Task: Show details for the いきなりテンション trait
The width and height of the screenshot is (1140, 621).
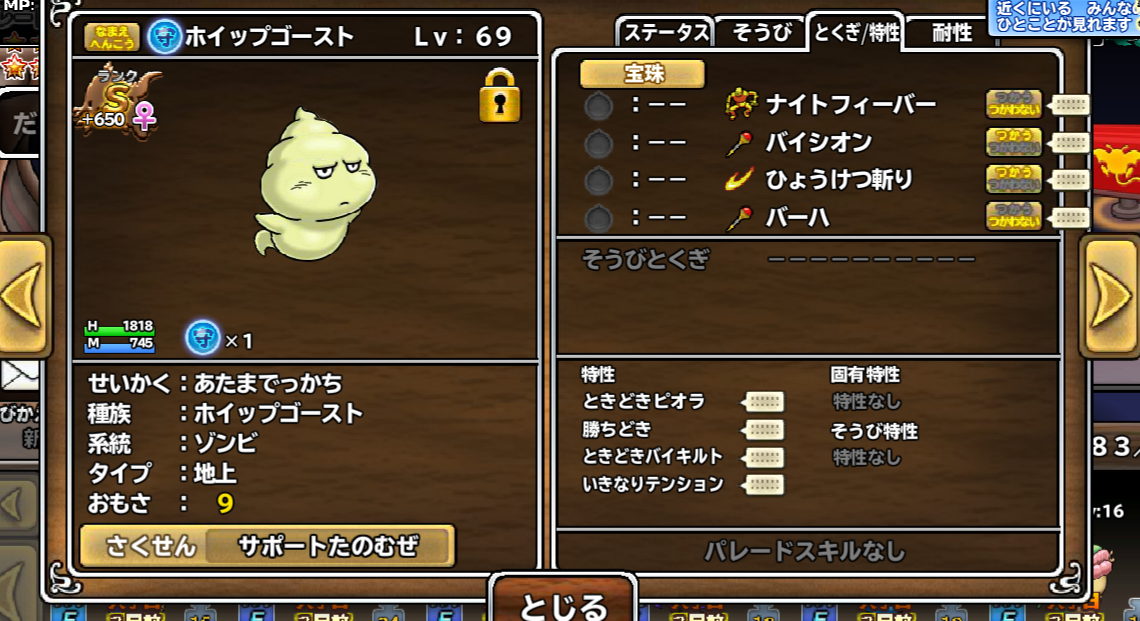Action: pyautogui.click(x=765, y=485)
